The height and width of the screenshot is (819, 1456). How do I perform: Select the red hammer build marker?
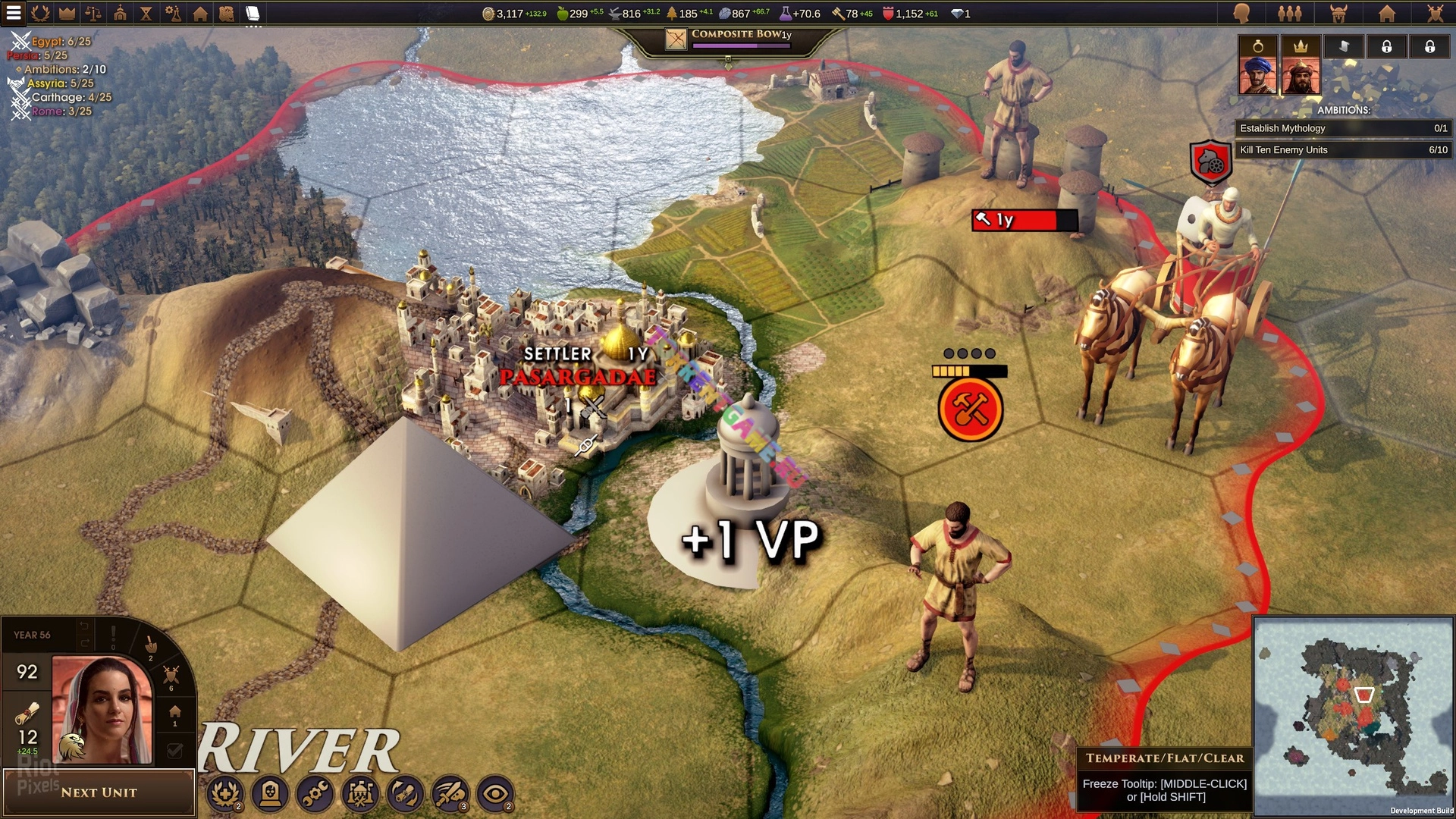click(970, 409)
